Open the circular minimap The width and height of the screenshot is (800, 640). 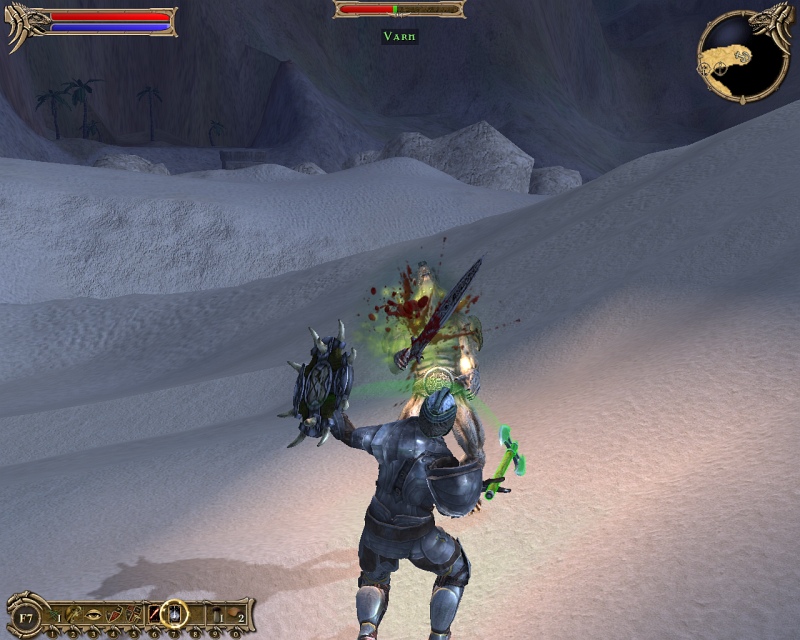click(x=742, y=56)
